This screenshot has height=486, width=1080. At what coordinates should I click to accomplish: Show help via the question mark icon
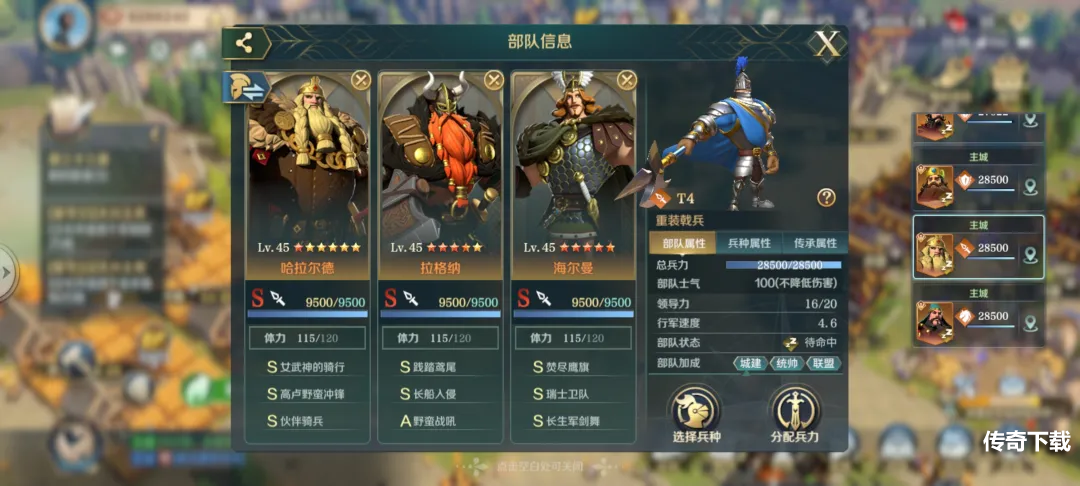(826, 197)
